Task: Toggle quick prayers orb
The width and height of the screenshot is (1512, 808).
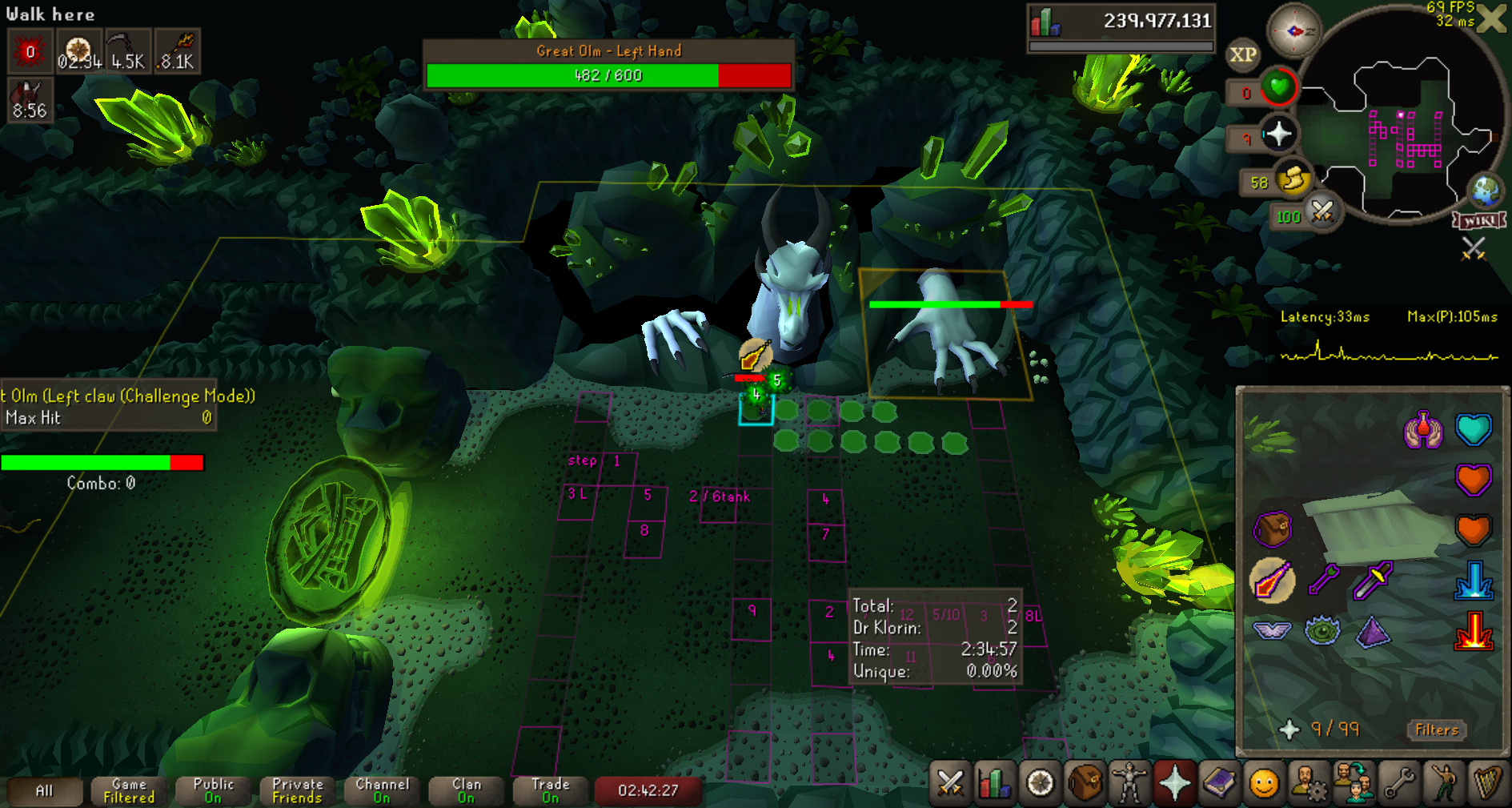Action: [1278, 134]
